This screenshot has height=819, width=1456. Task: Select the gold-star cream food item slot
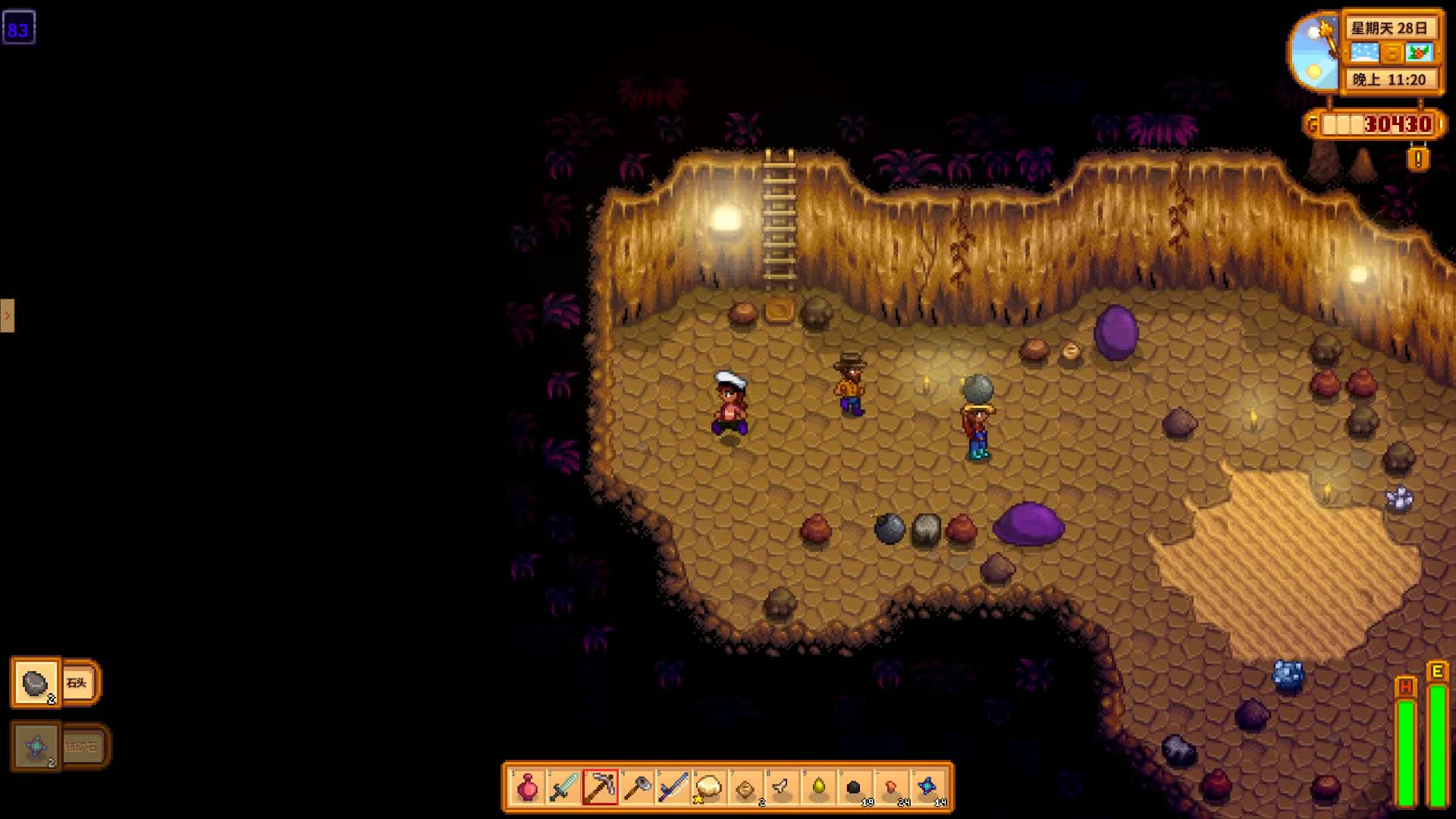(x=709, y=788)
